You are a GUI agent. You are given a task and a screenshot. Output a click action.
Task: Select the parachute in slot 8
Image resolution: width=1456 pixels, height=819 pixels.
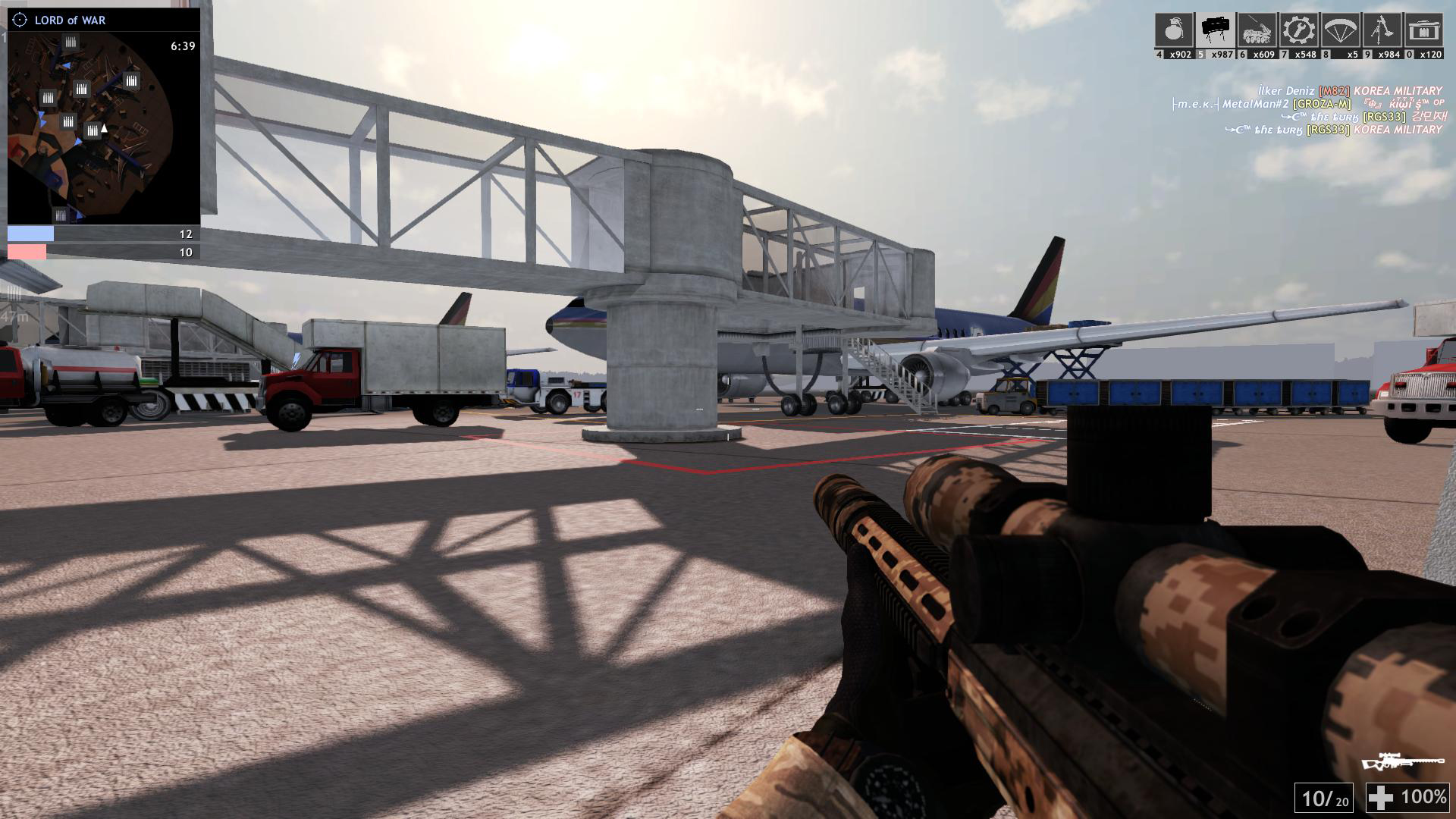point(1341,30)
